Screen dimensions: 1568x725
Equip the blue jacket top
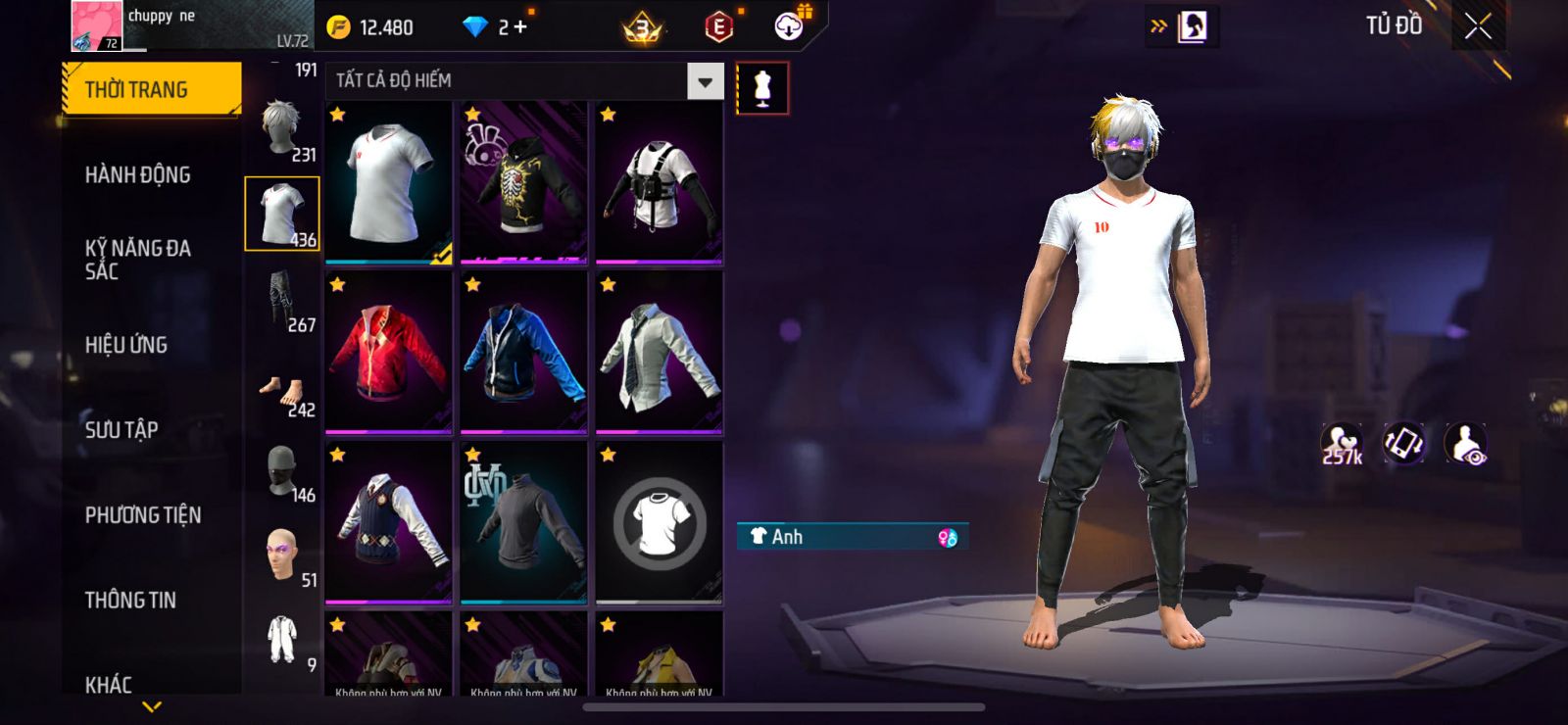click(524, 352)
